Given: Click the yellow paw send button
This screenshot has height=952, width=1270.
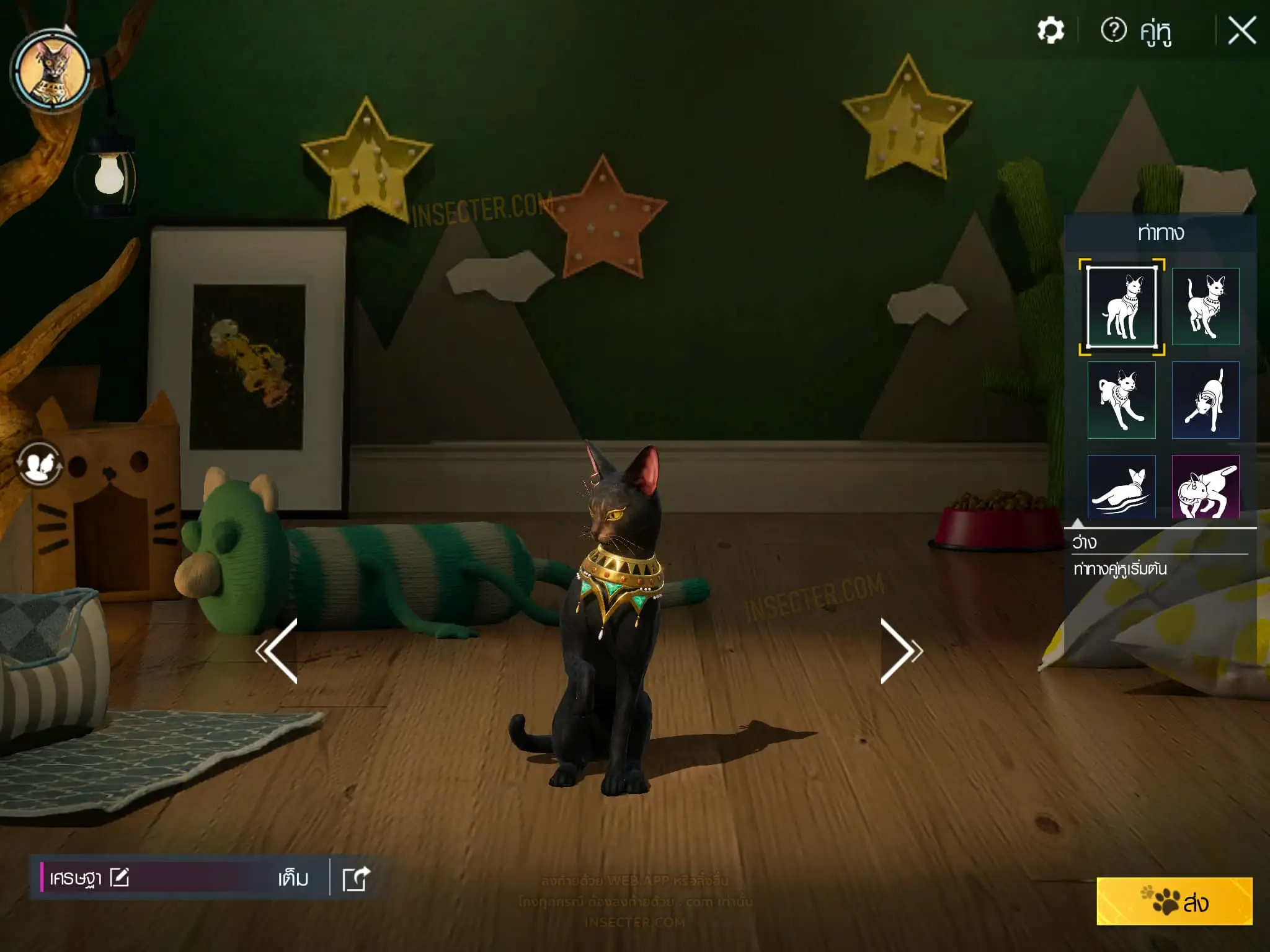Looking at the screenshot, I should (x=1174, y=901).
